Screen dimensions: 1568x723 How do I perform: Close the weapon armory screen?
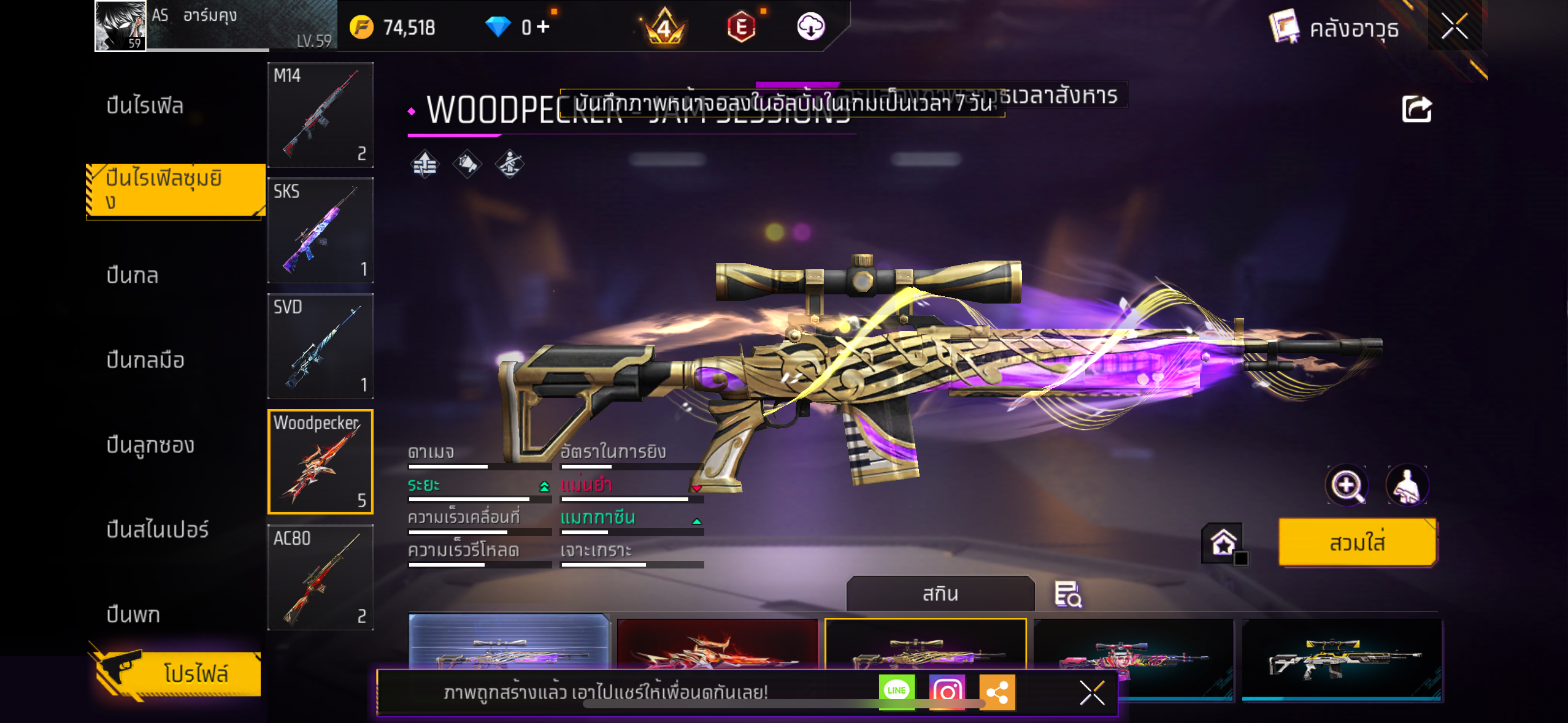1454,26
